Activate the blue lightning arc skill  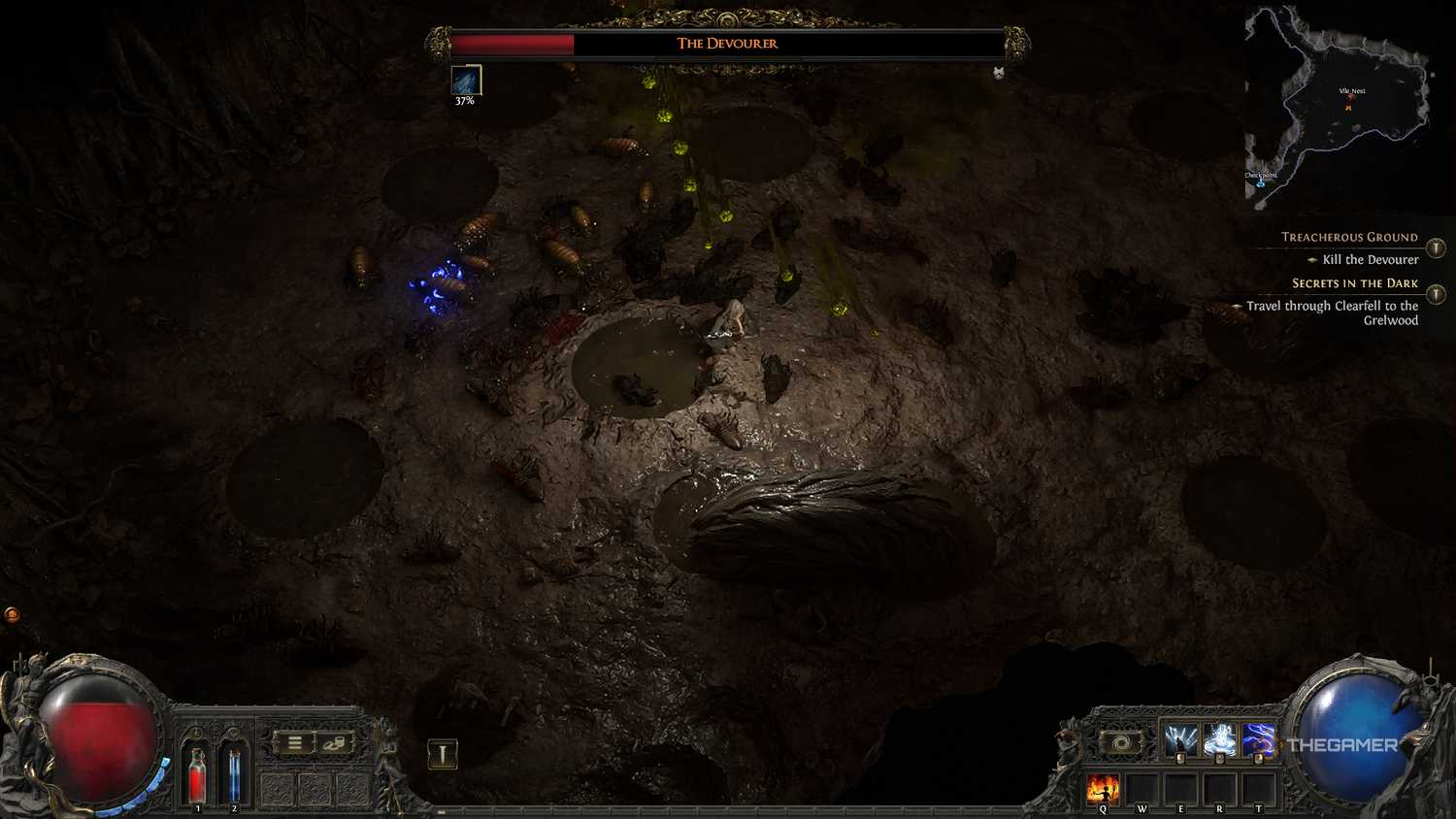pyautogui.click(x=1259, y=740)
